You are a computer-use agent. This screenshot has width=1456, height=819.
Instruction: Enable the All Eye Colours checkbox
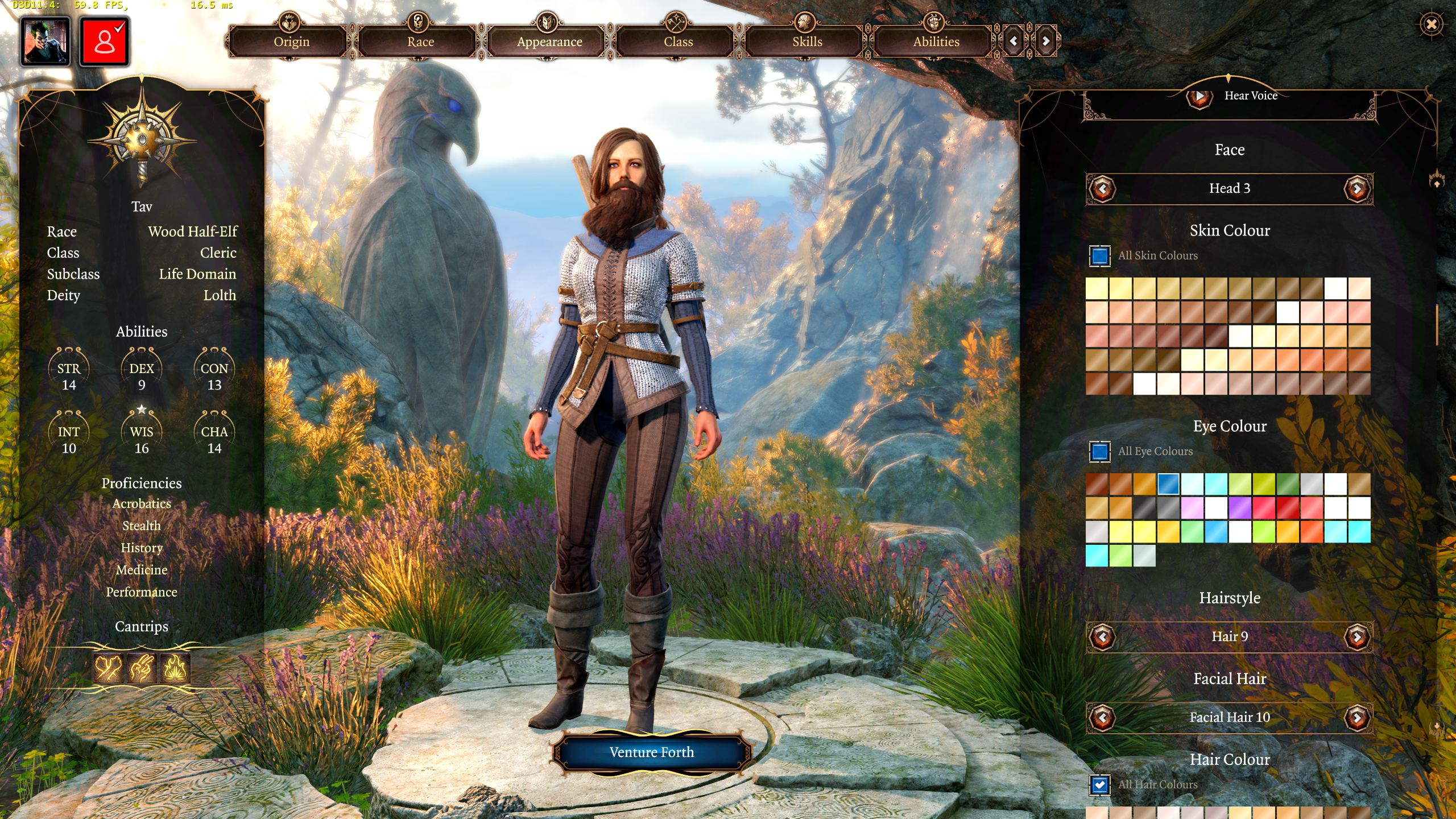[x=1100, y=452]
